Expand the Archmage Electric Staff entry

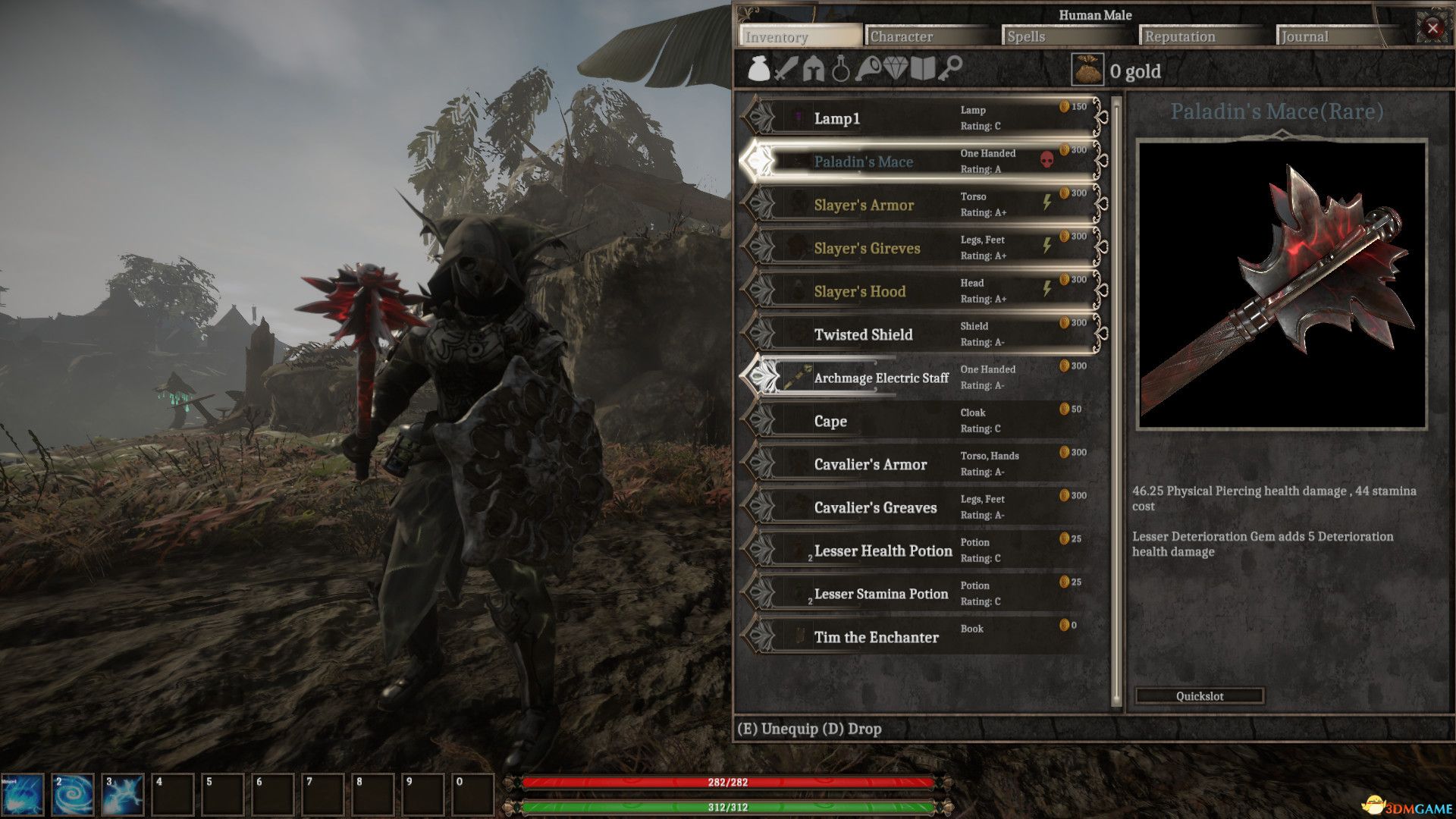tap(880, 378)
